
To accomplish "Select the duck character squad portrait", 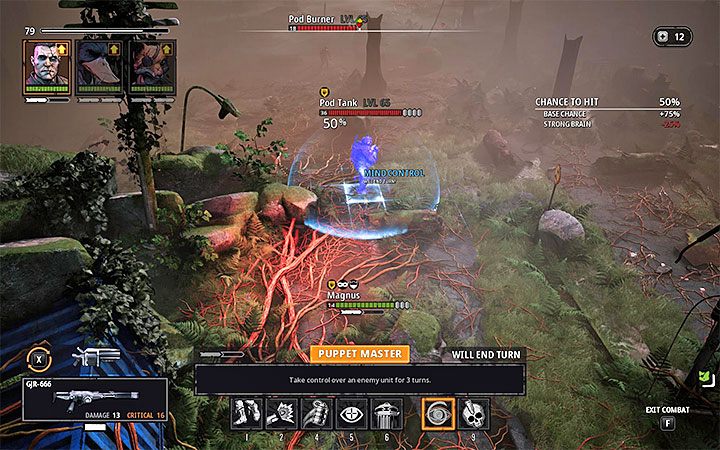I will 99,64.
